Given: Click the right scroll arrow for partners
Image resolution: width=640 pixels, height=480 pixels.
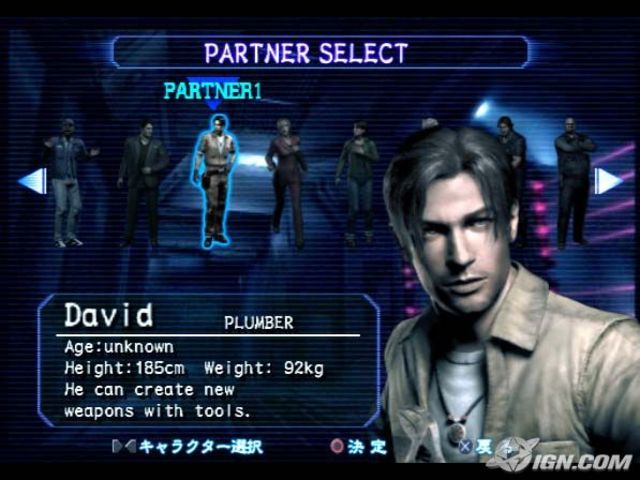Looking at the screenshot, I should pyautogui.click(x=607, y=181).
